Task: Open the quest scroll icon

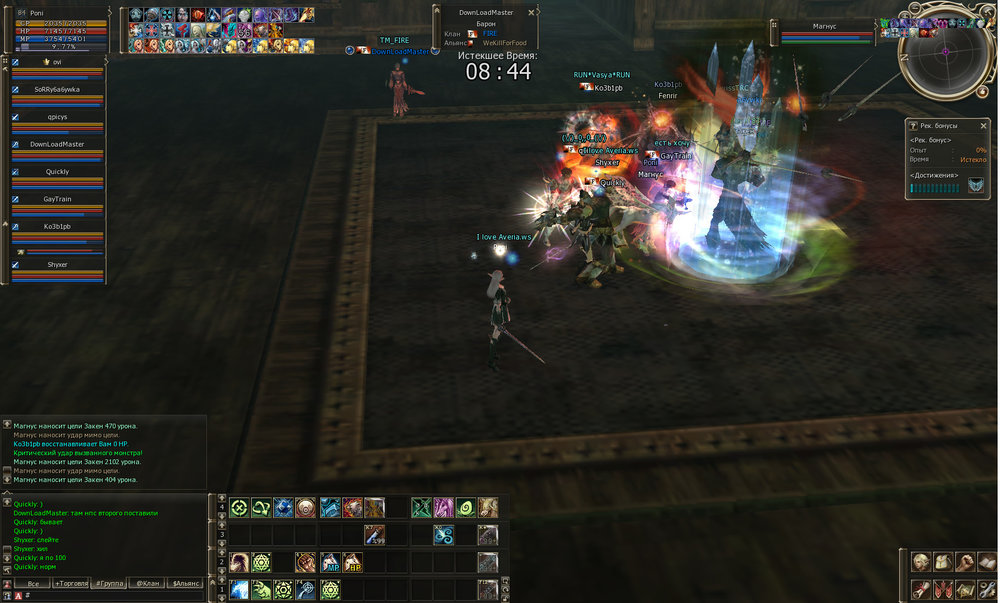Action: [x=919, y=589]
